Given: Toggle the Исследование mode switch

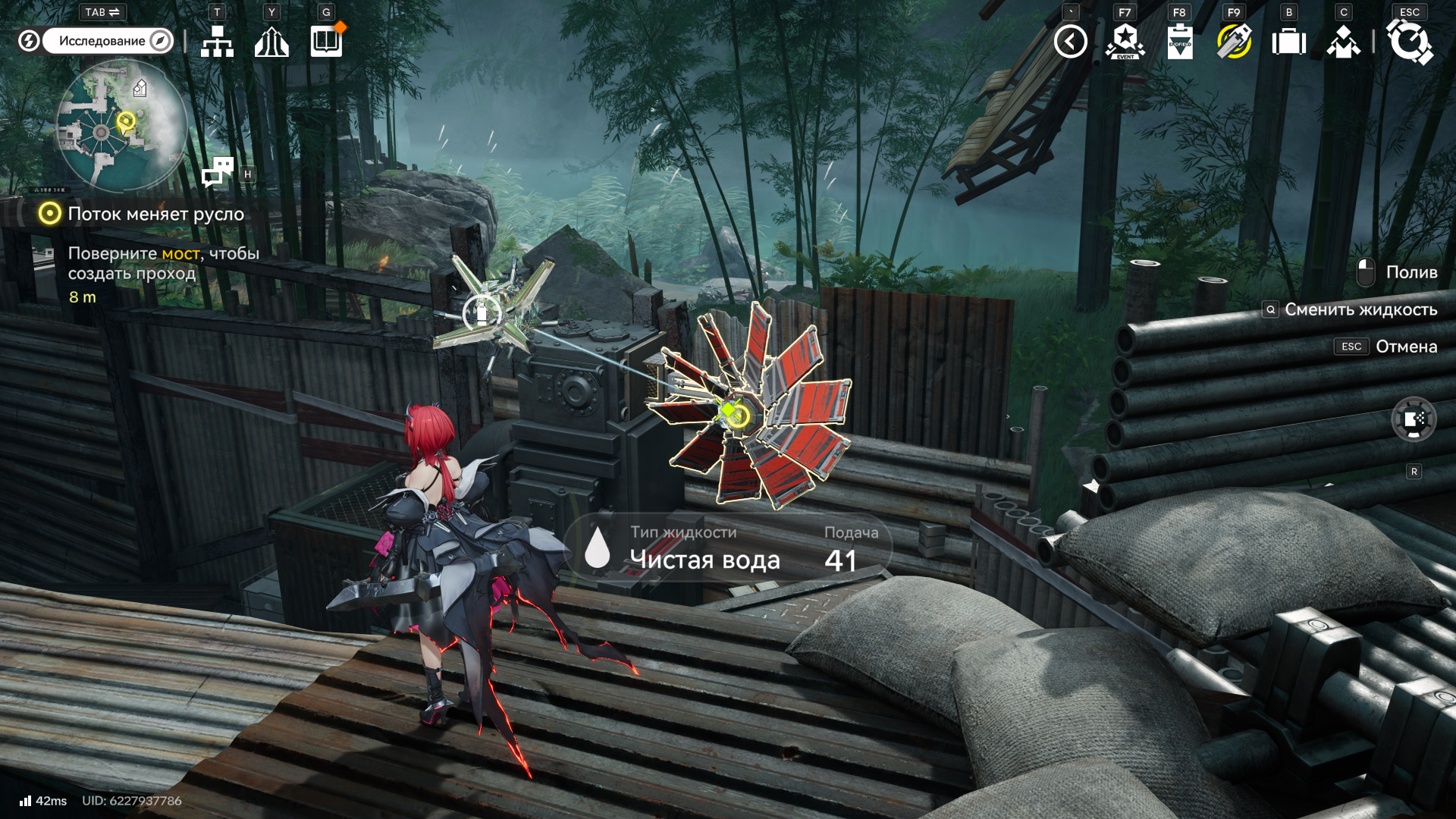Looking at the screenshot, I should (x=97, y=41).
